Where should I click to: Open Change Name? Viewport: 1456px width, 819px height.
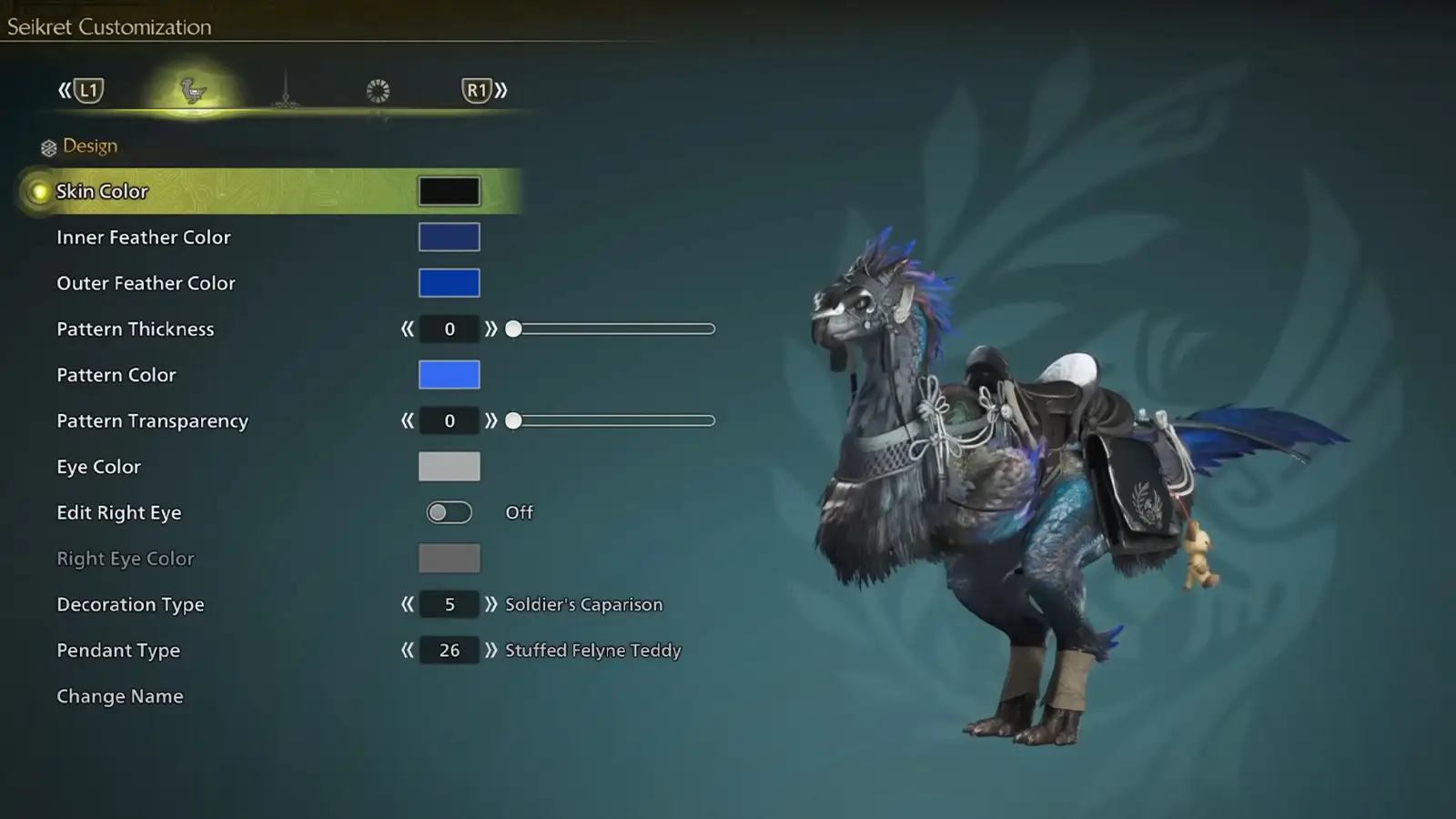119,695
